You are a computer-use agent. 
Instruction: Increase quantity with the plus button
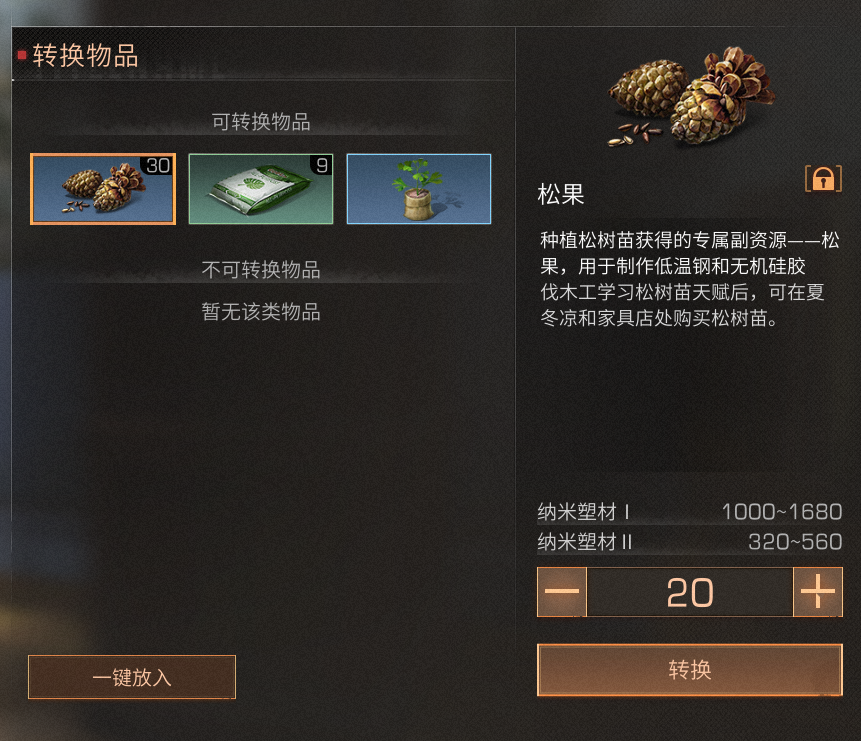click(x=817, y=592)
